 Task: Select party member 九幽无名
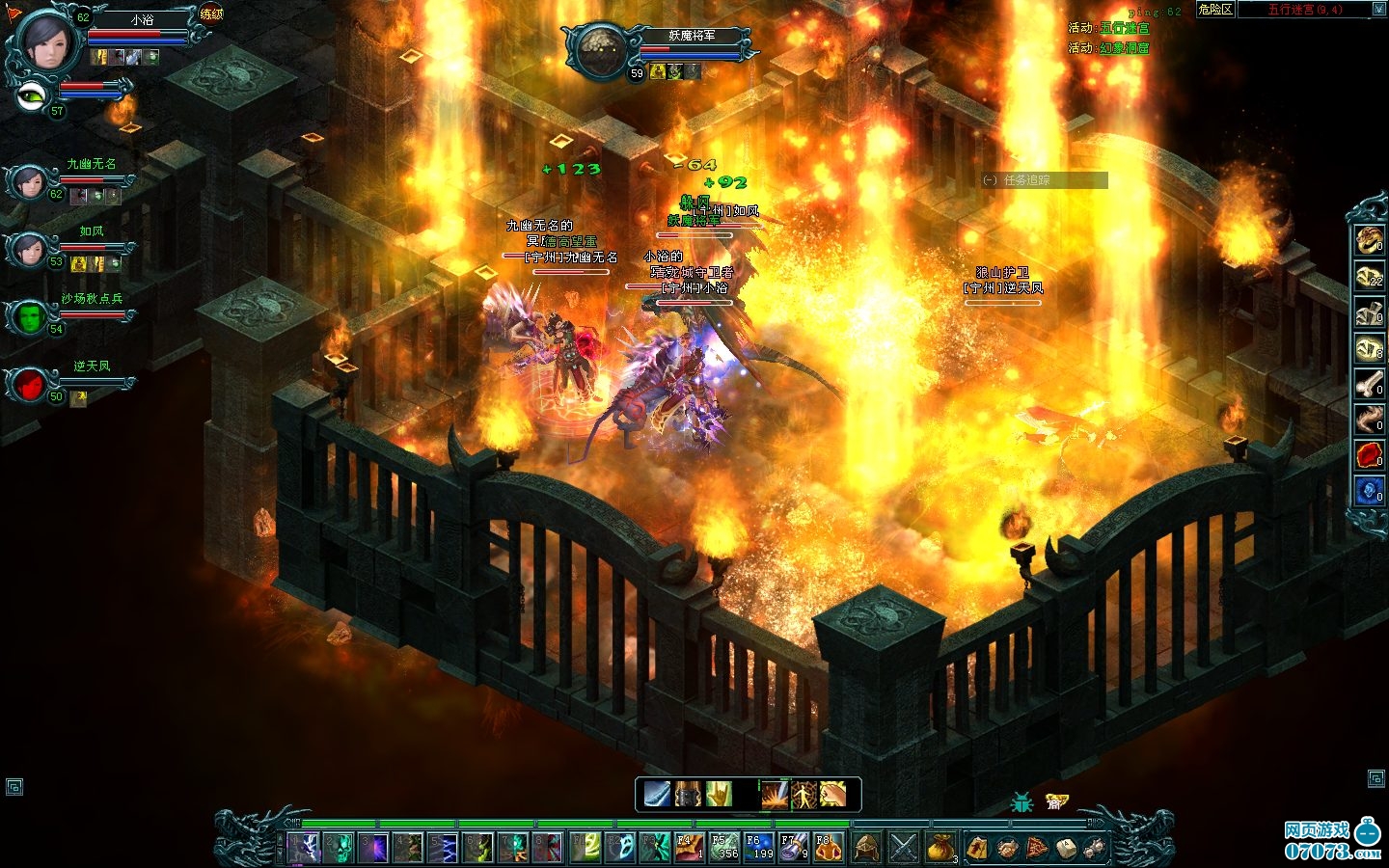[29, 179]
